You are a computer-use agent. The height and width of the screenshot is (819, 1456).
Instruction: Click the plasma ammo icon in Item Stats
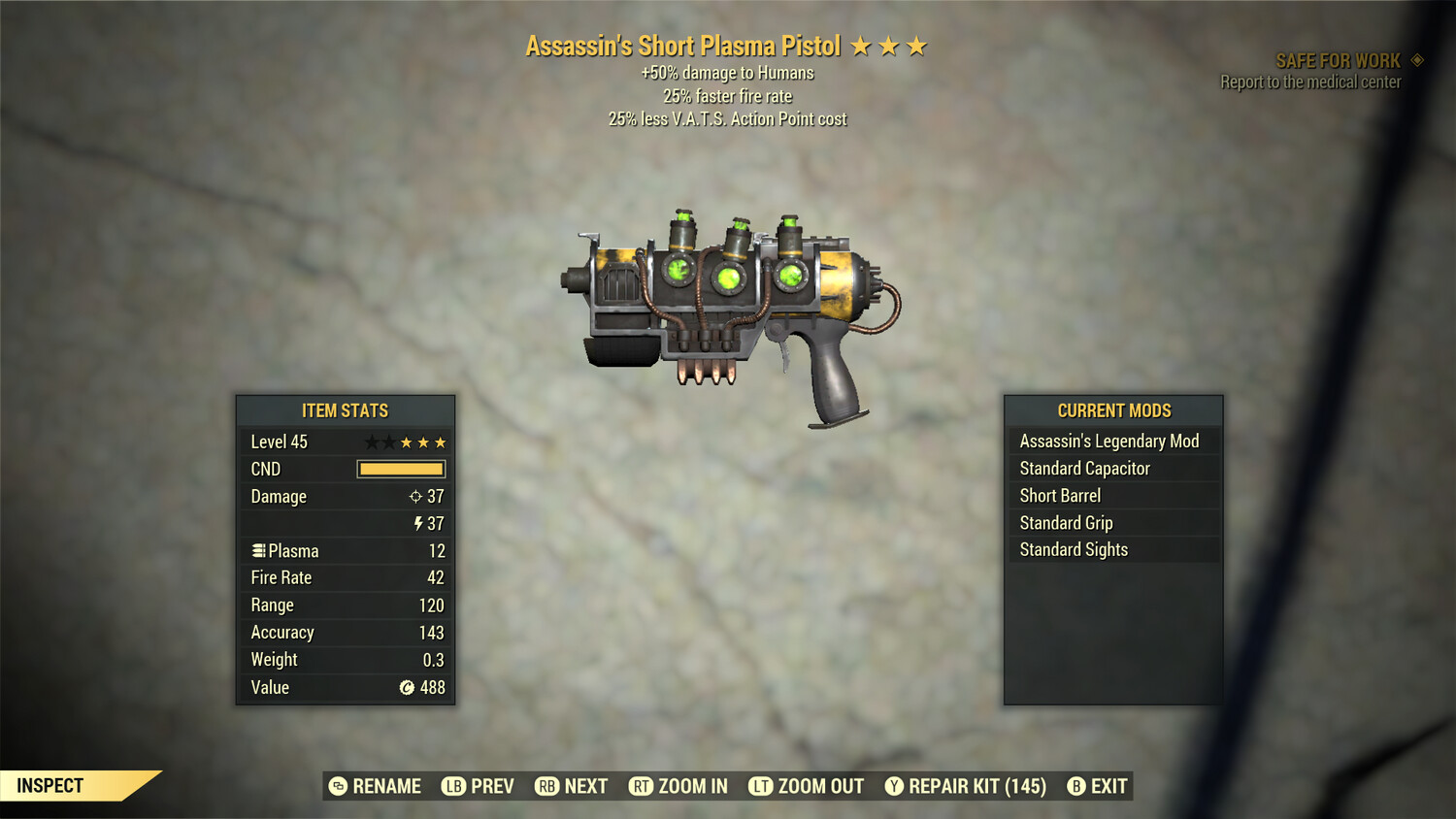tap(258, 550)
